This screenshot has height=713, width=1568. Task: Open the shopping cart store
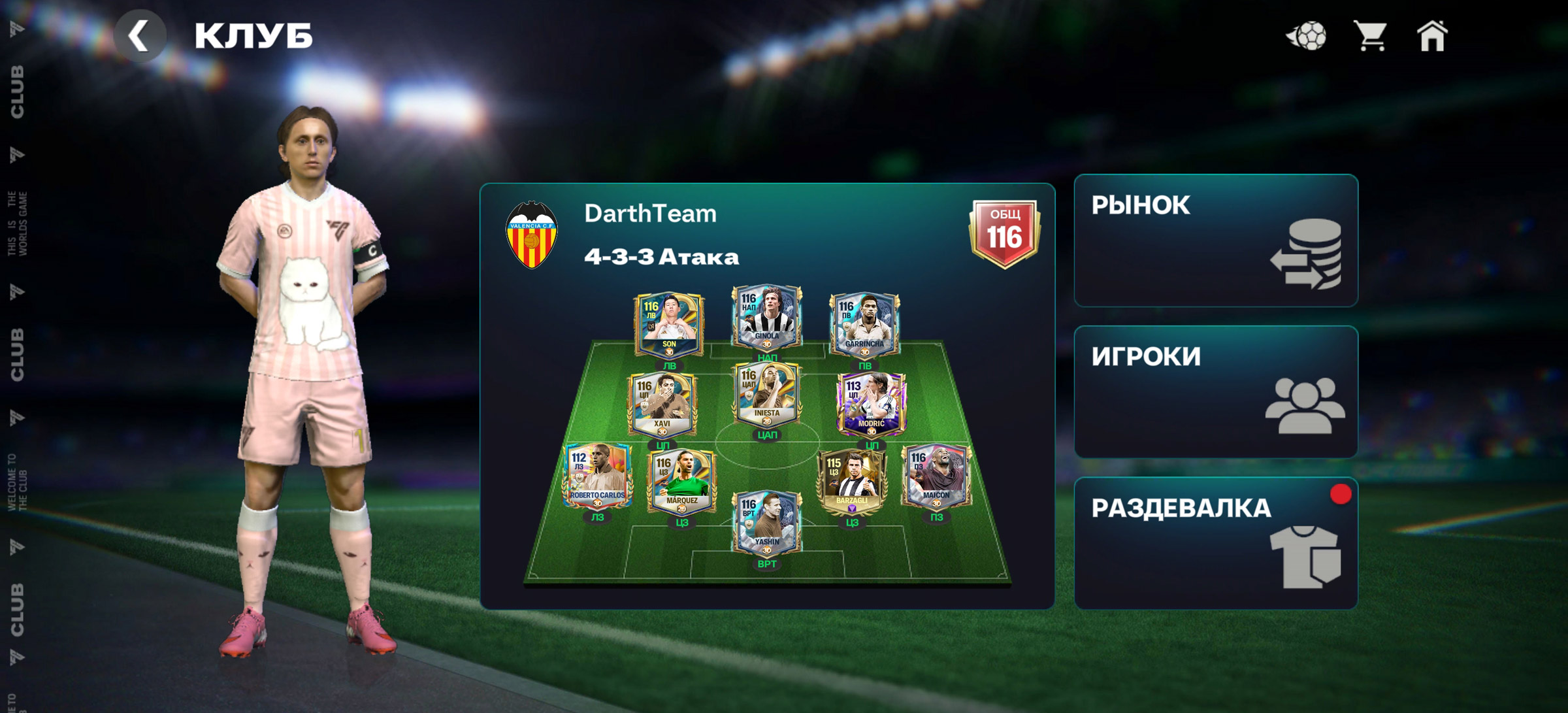coord(1370,35)
